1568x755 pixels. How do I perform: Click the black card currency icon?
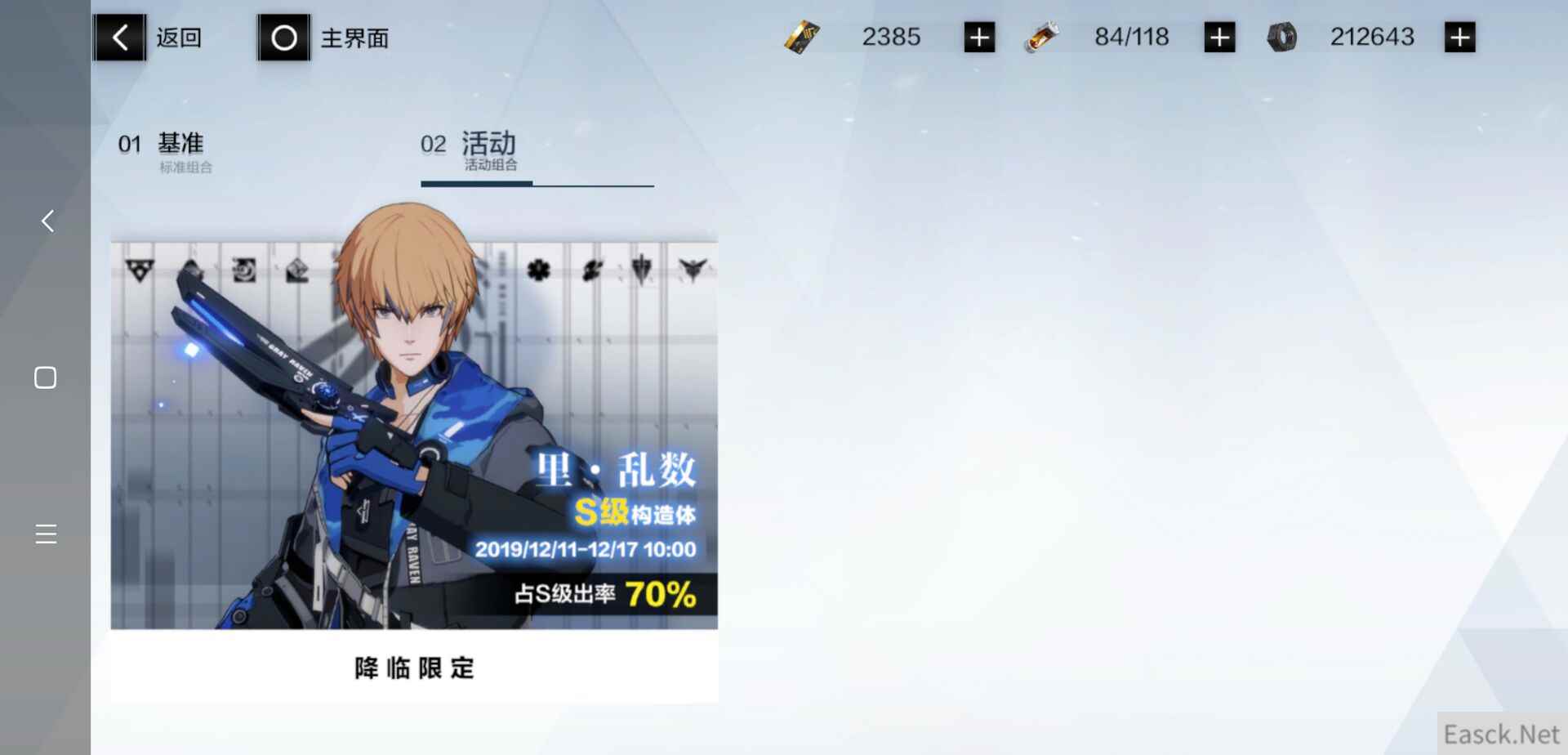click(801, 37)
